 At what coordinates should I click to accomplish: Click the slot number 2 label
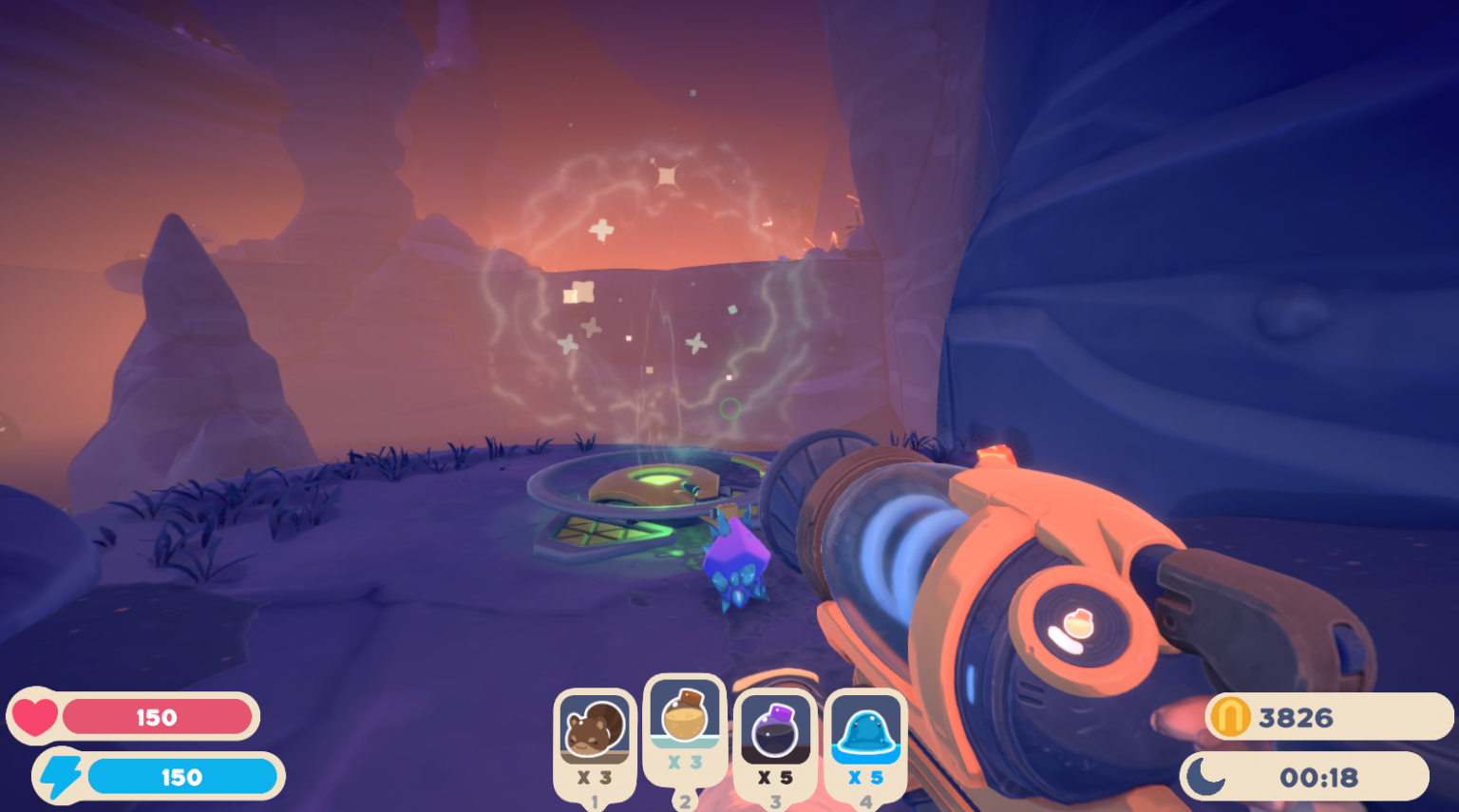pyautogui.click(x=686, y=801)
